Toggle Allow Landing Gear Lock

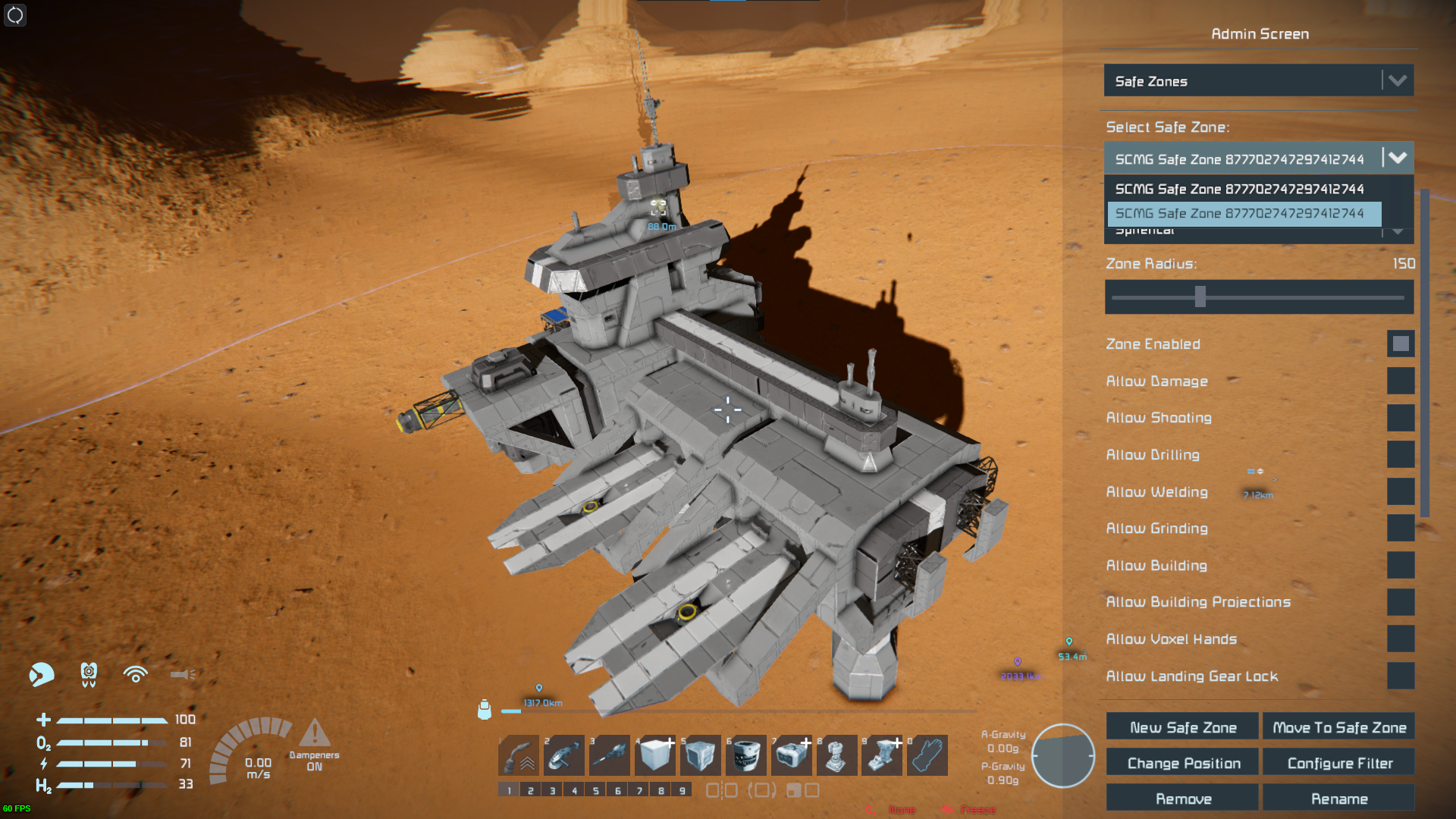[x=1401, y=676]
